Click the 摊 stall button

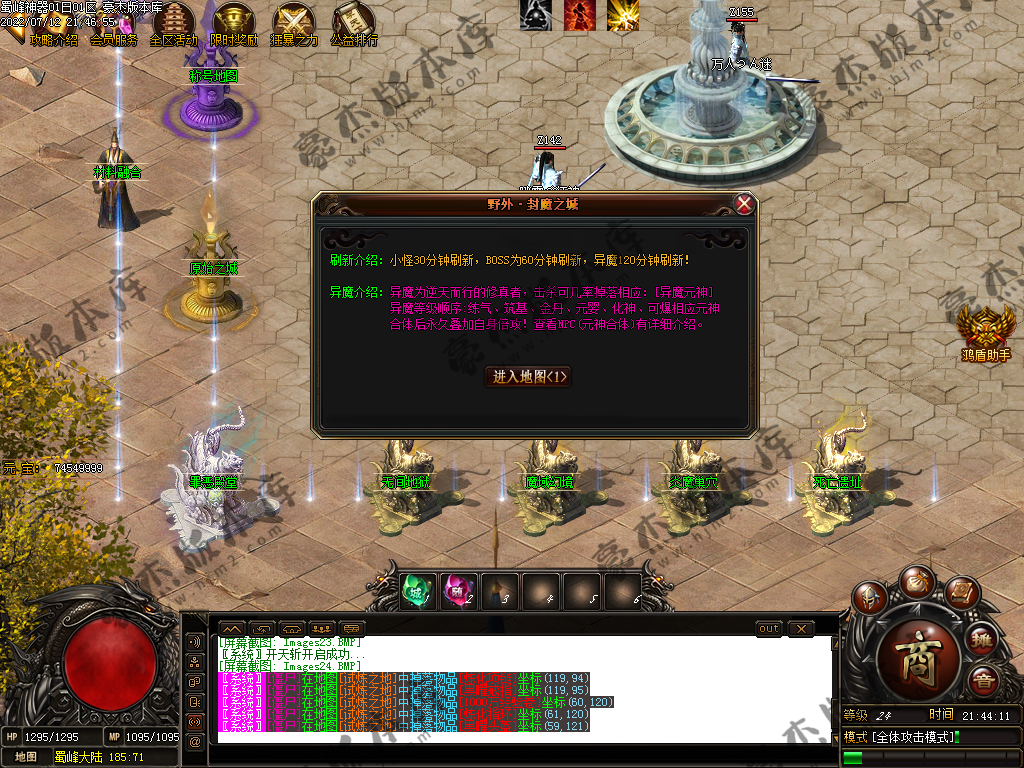tap(982, 639)
